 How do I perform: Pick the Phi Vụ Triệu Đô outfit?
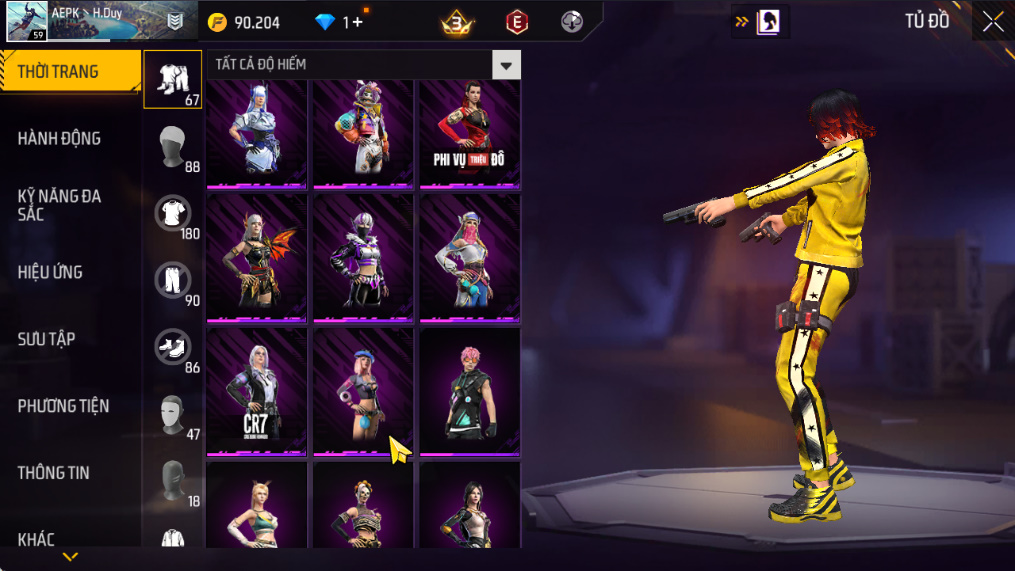pyautogui.click(x=468, y=134)
